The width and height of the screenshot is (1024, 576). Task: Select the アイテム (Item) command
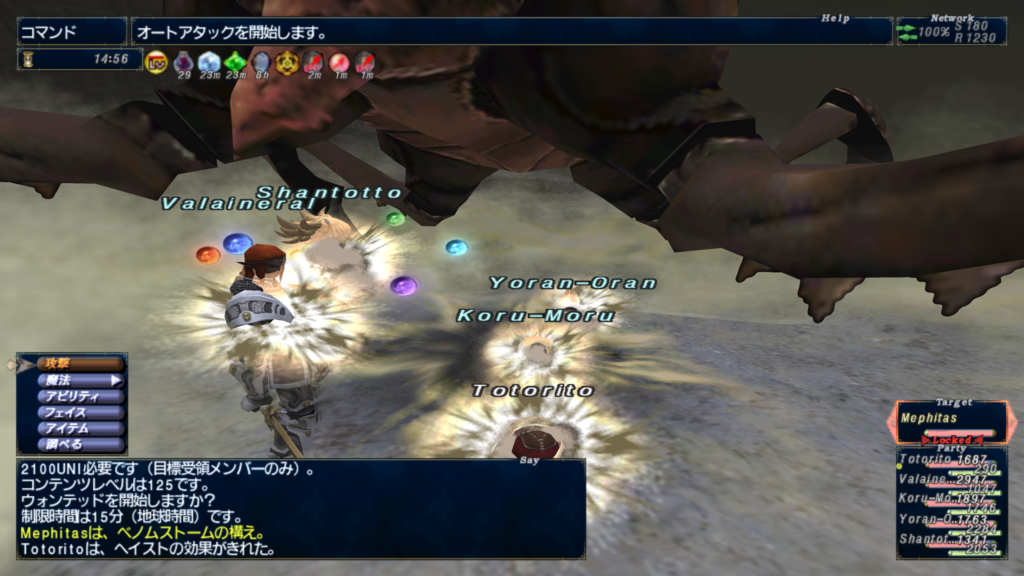click(x=72, y=428)
